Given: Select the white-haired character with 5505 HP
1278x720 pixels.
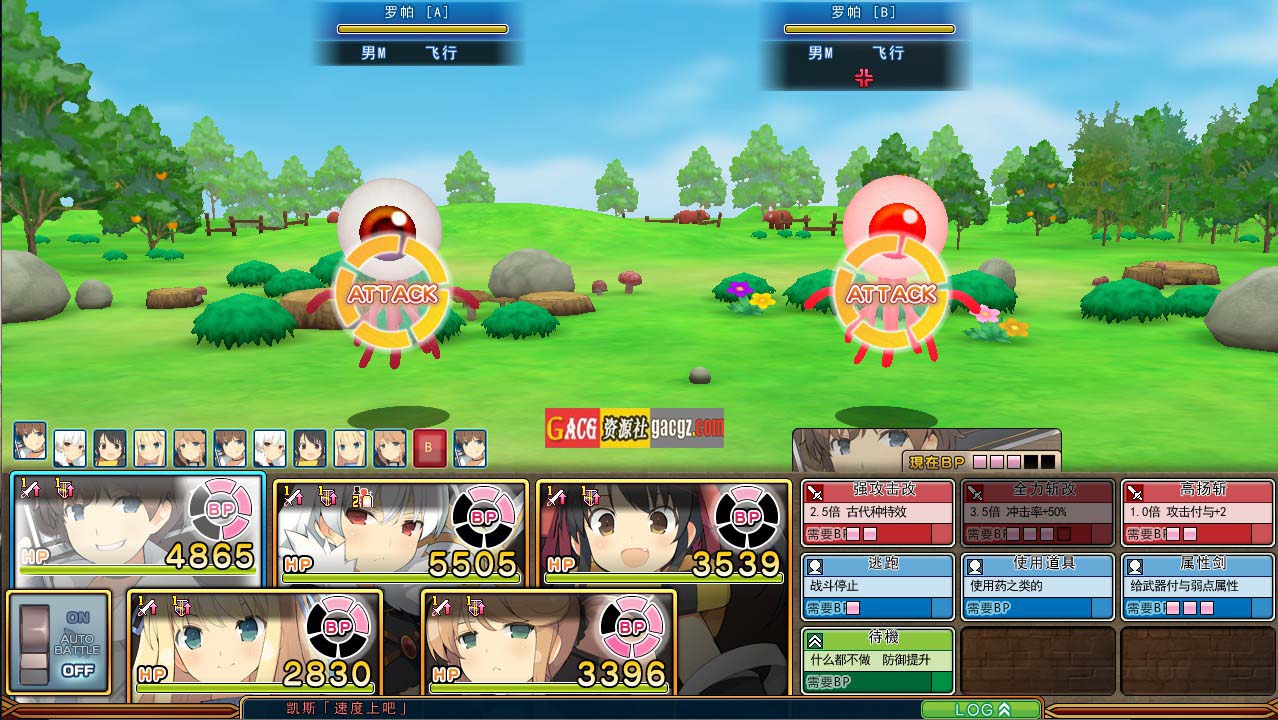Looking at the screenshot, I should (400, 532).
